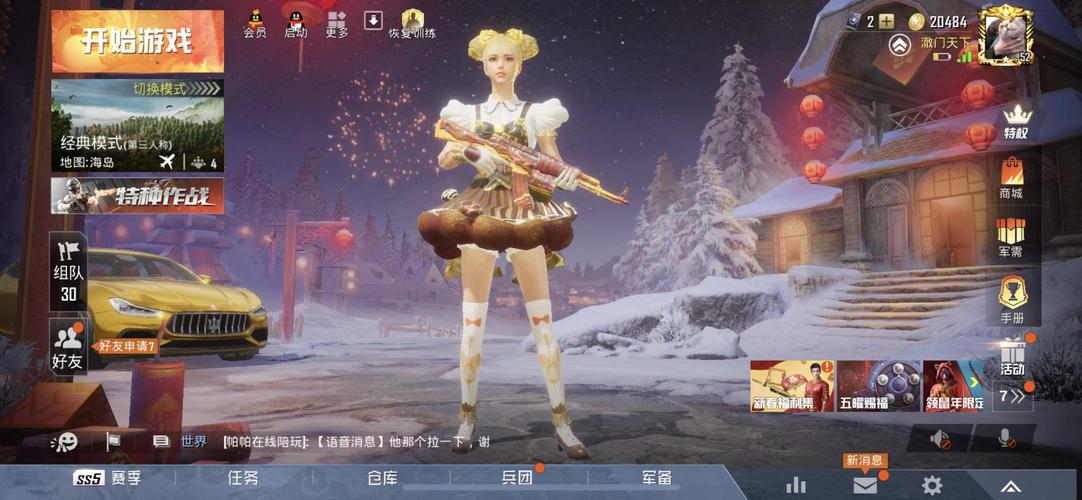The width and height of the screenshot is (1082, 500).
Task: Open the 手册 handbook
Action: 1012,298
